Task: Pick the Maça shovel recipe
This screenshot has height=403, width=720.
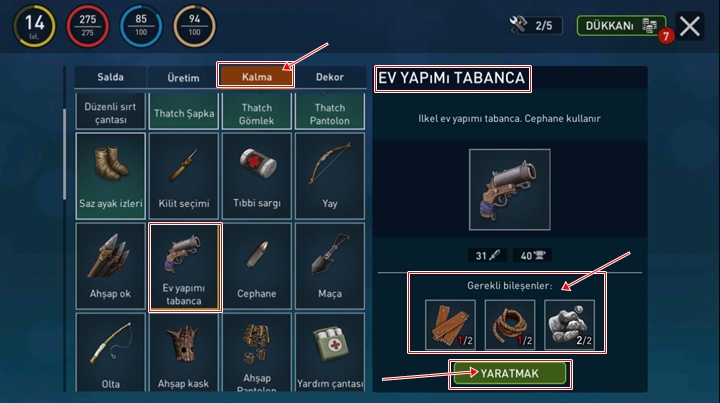Action: (x=329, y=265)
